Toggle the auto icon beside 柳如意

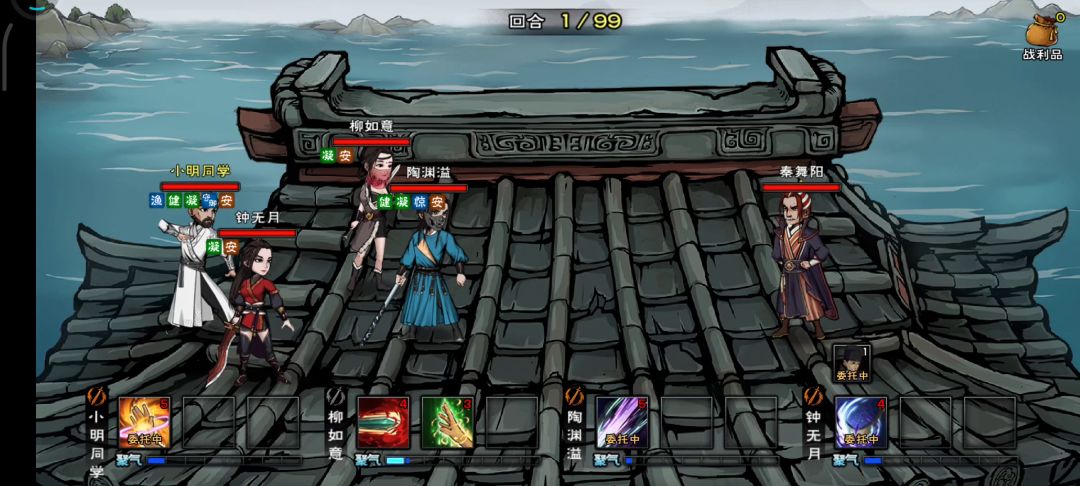pyautogui.click(x=336, y=397)
